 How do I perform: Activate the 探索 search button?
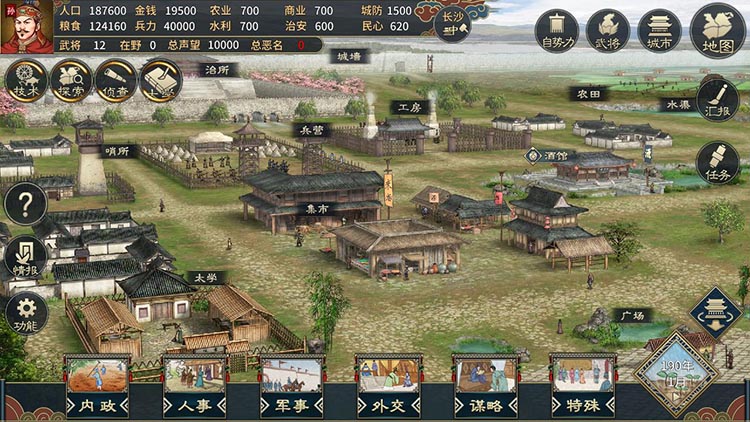[70, 80]
